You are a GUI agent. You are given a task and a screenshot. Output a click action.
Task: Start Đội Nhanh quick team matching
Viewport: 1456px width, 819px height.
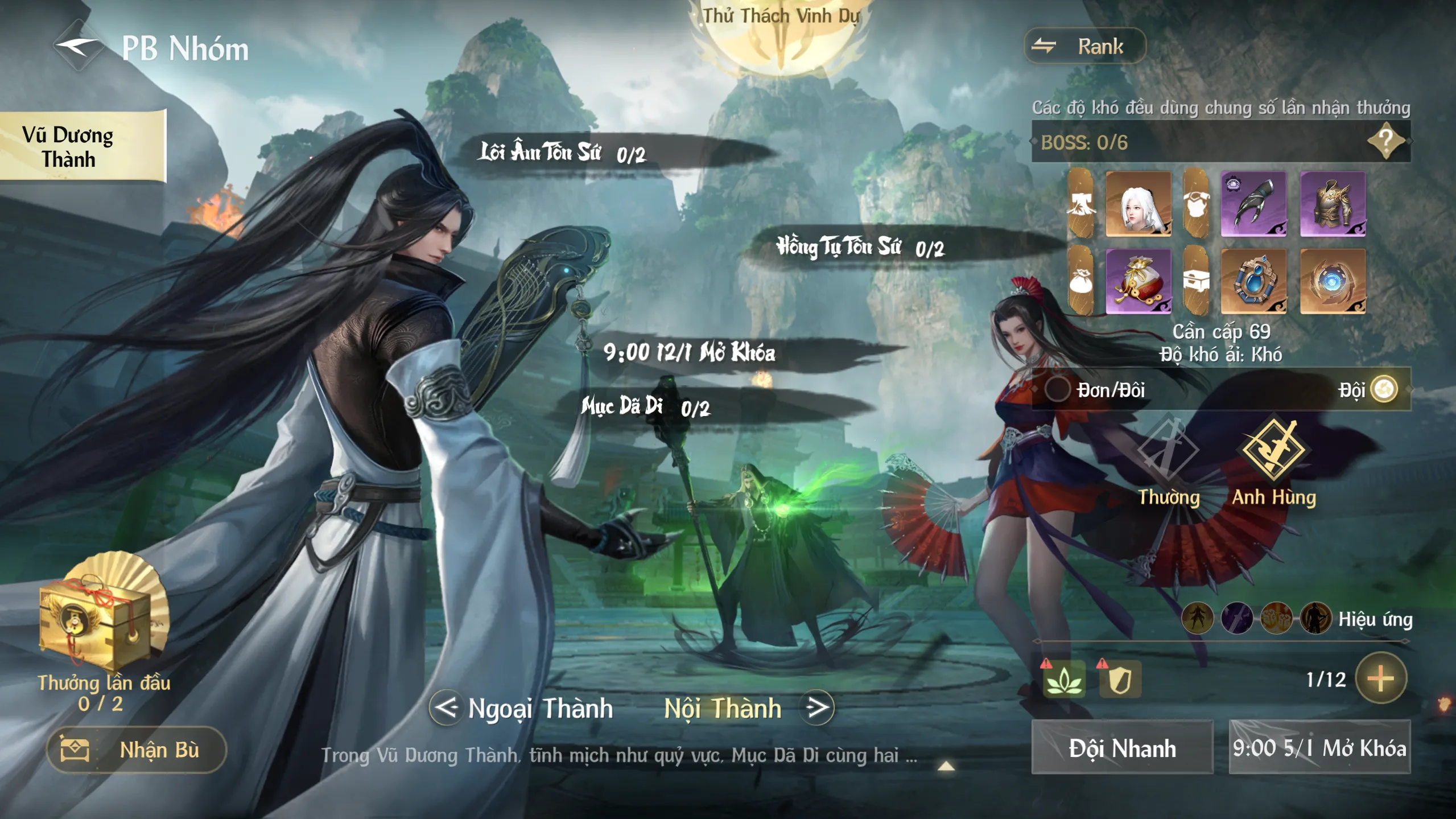coord(1122,748)
